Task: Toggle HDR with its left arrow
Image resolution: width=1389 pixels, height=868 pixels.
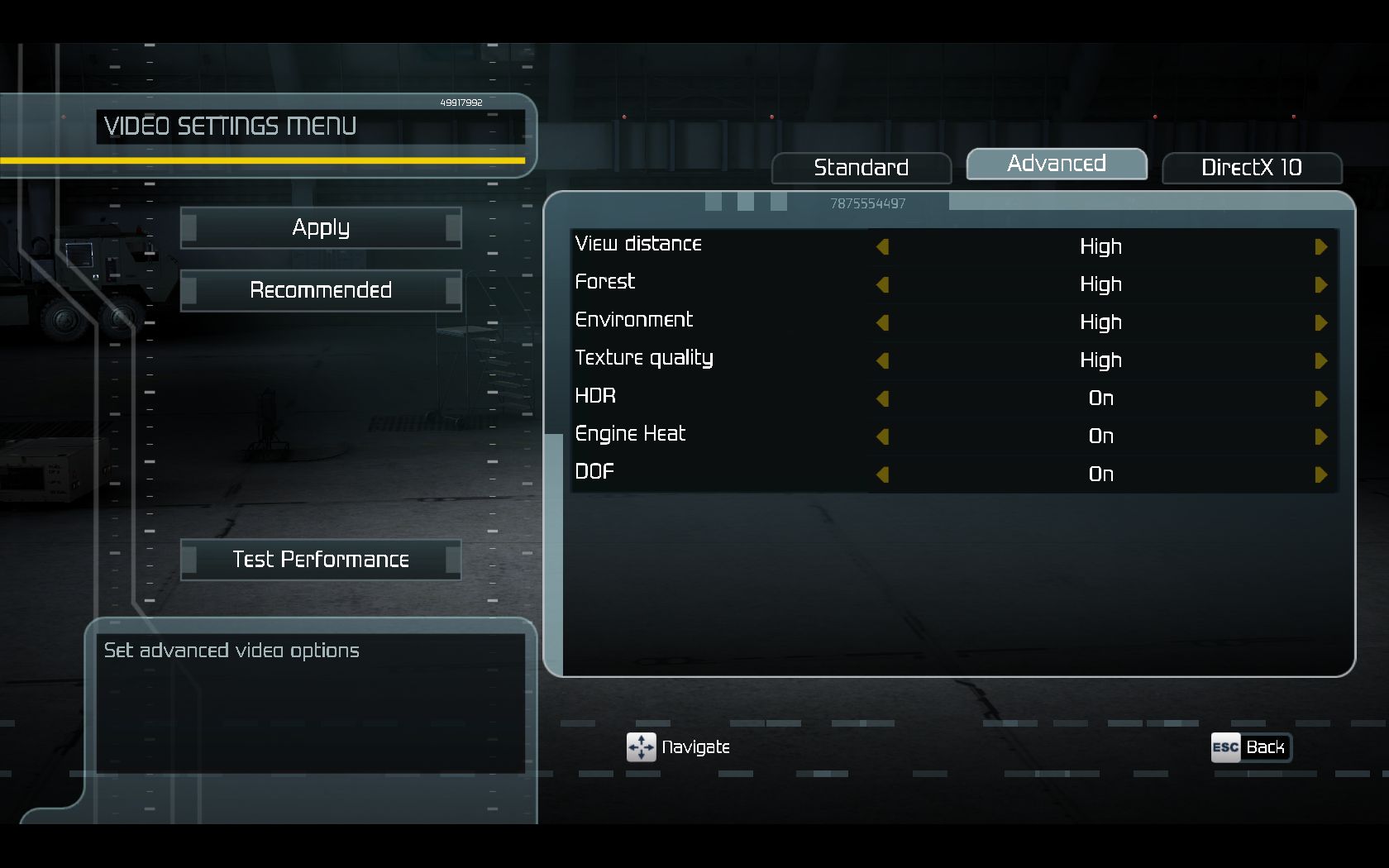Action: [882, 399]
